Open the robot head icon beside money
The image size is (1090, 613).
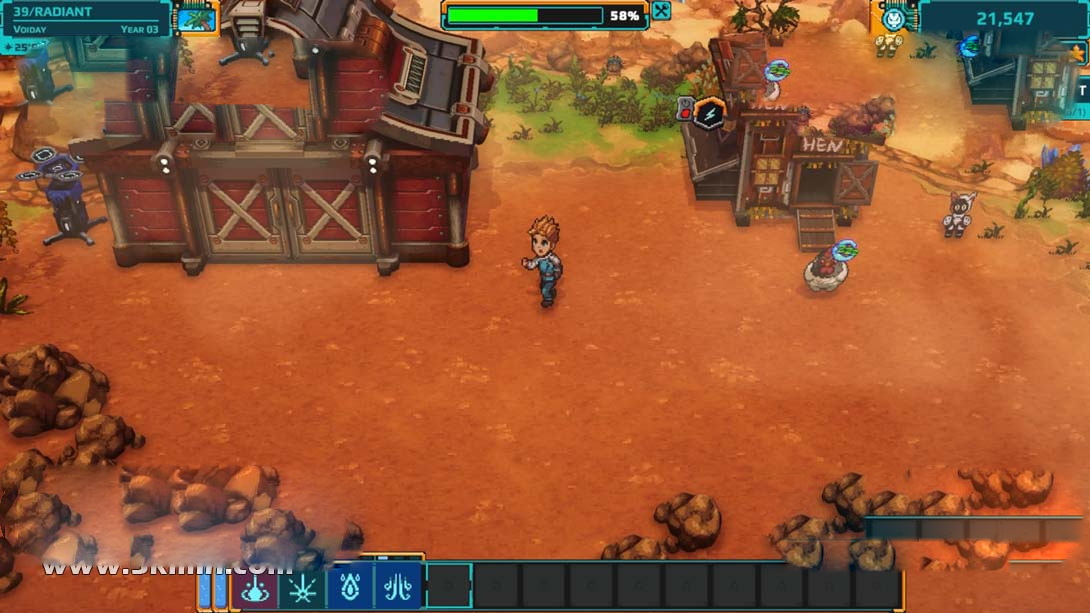(x=894, y=18)
